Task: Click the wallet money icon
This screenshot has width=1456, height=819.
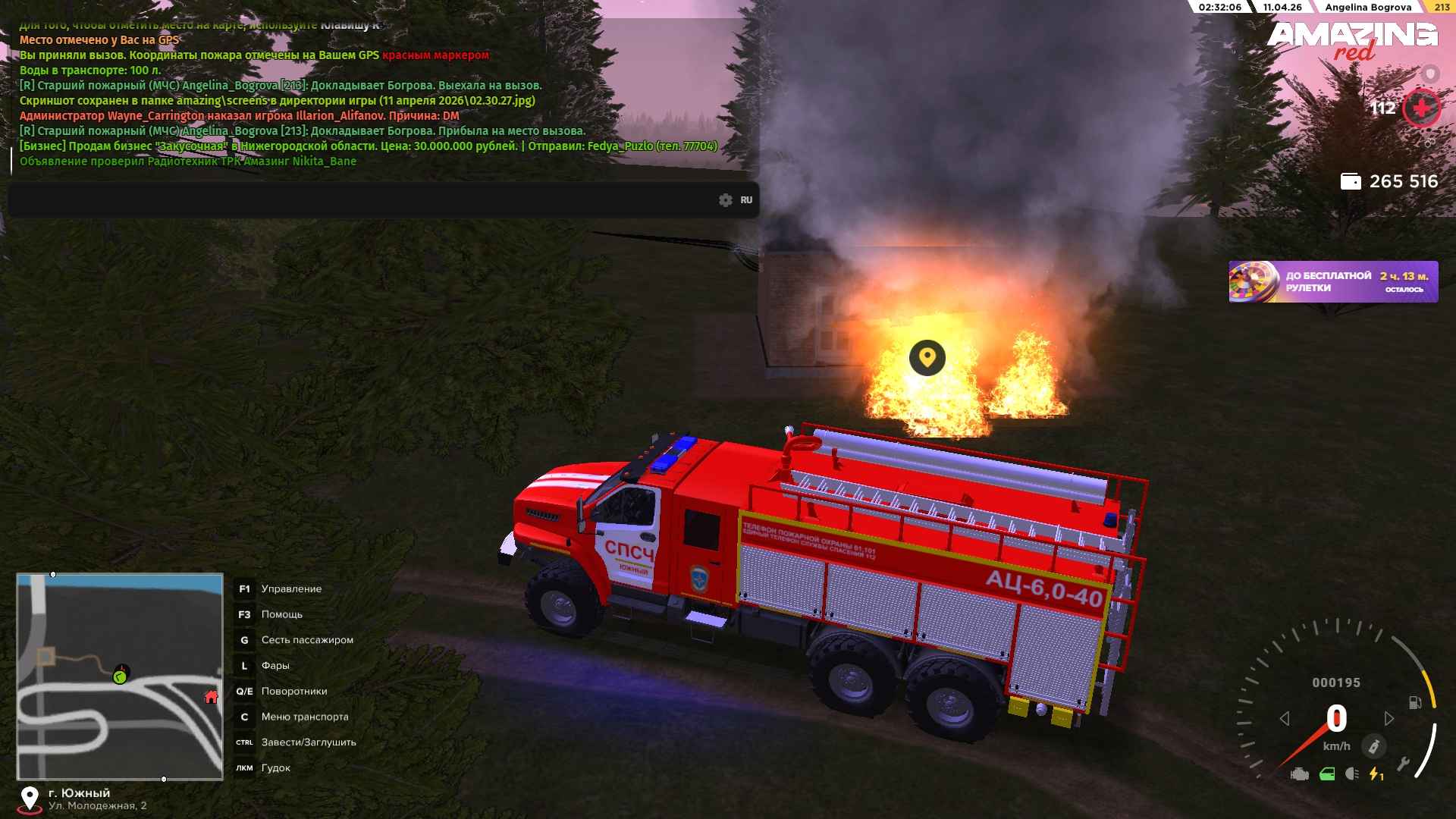Action: tap(1351, 182)
